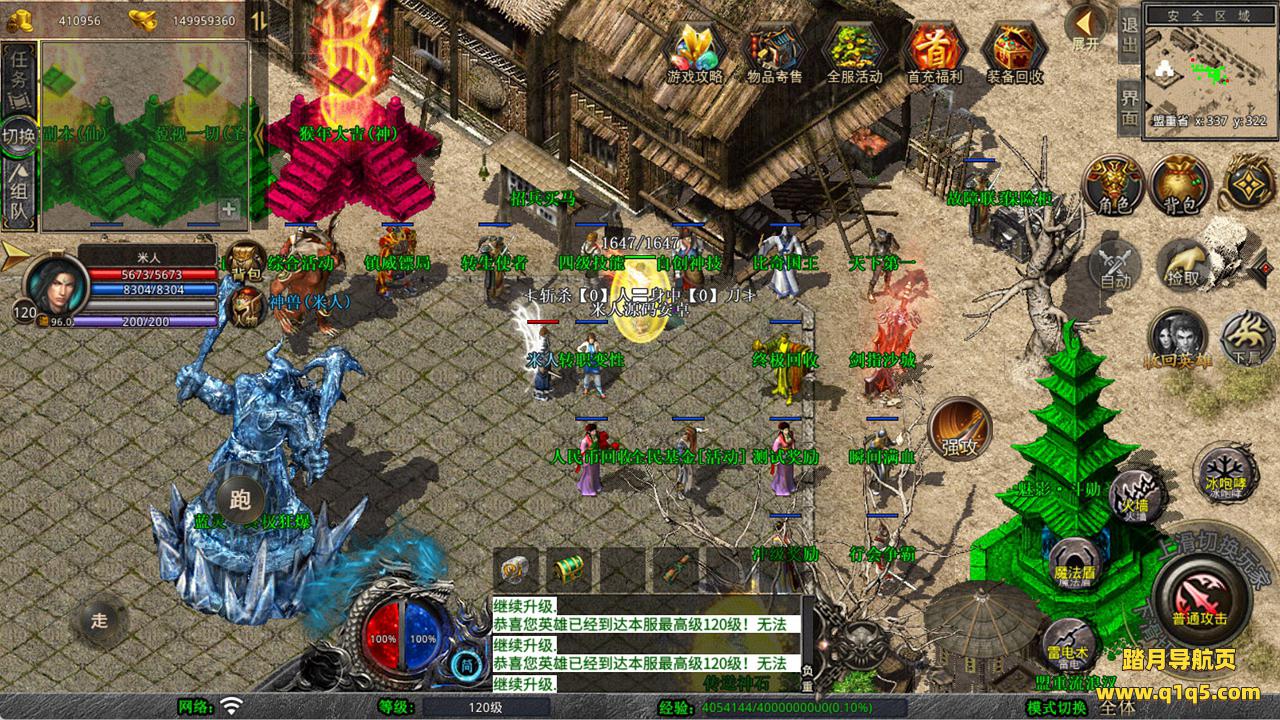Tap the 捡取 pick-up button
Viewport: 1280px width, 720px height.
click(x=1183, y=265)
